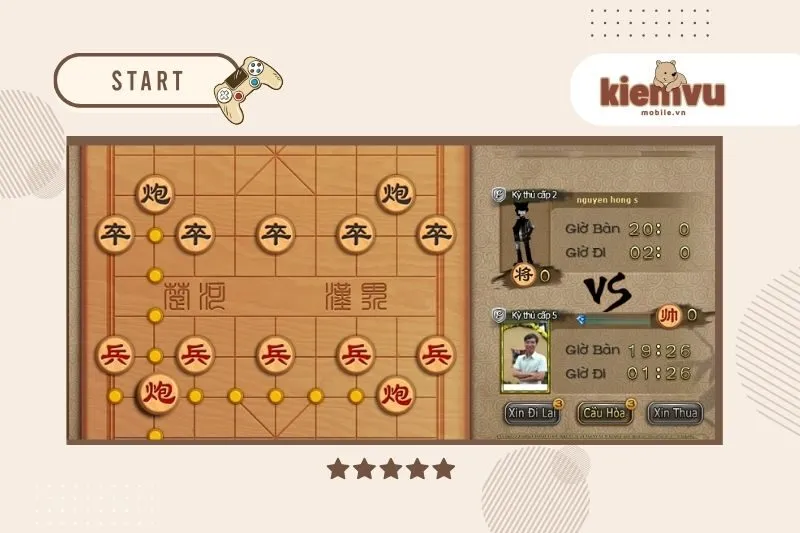Resign using the Xin Thua button
Viewport: 800px width, 533px height.
click(675, 413)
